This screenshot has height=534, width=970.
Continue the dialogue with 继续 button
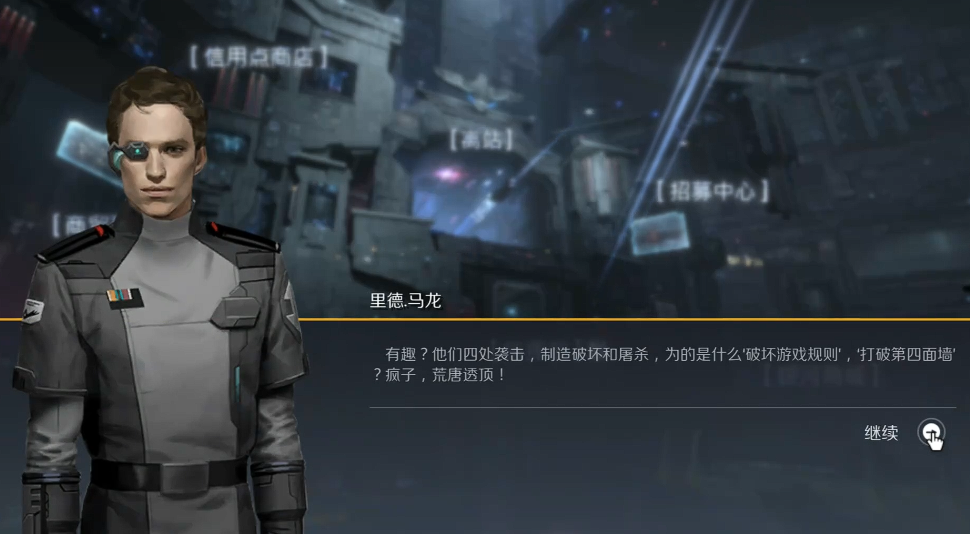[x=930, y=433]
